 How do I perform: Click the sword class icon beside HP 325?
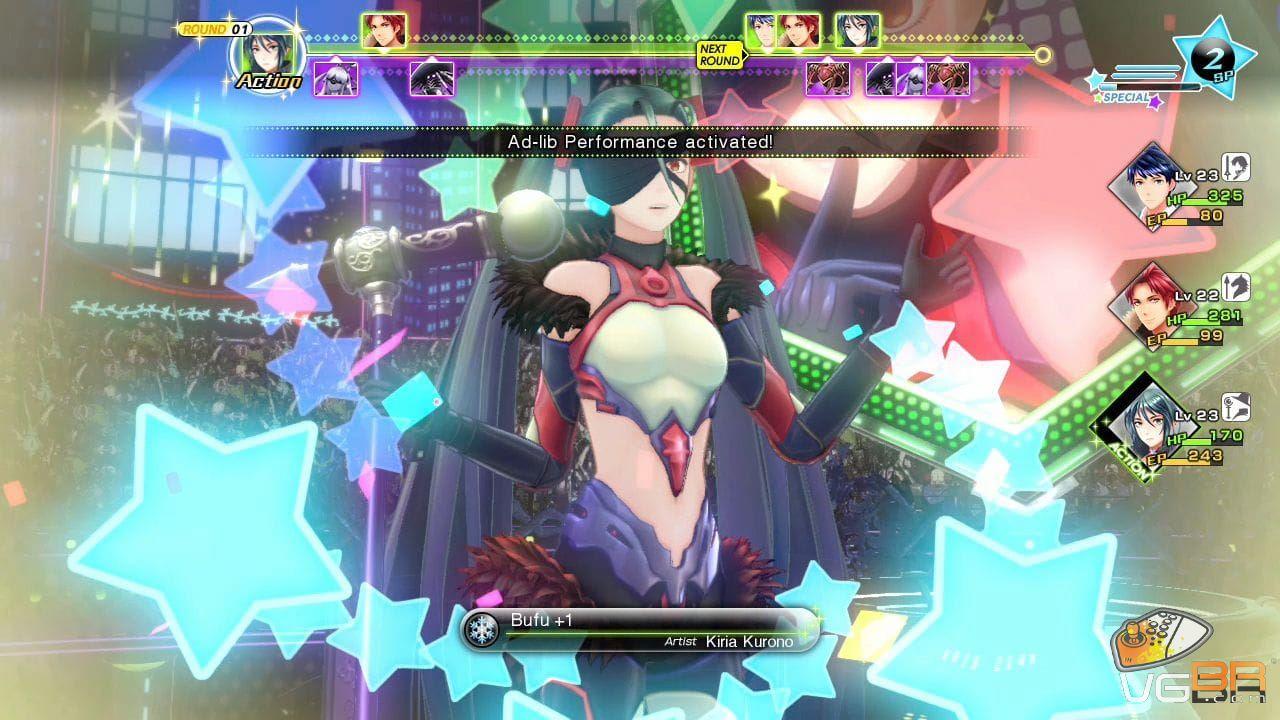(x=1236, y=166)
